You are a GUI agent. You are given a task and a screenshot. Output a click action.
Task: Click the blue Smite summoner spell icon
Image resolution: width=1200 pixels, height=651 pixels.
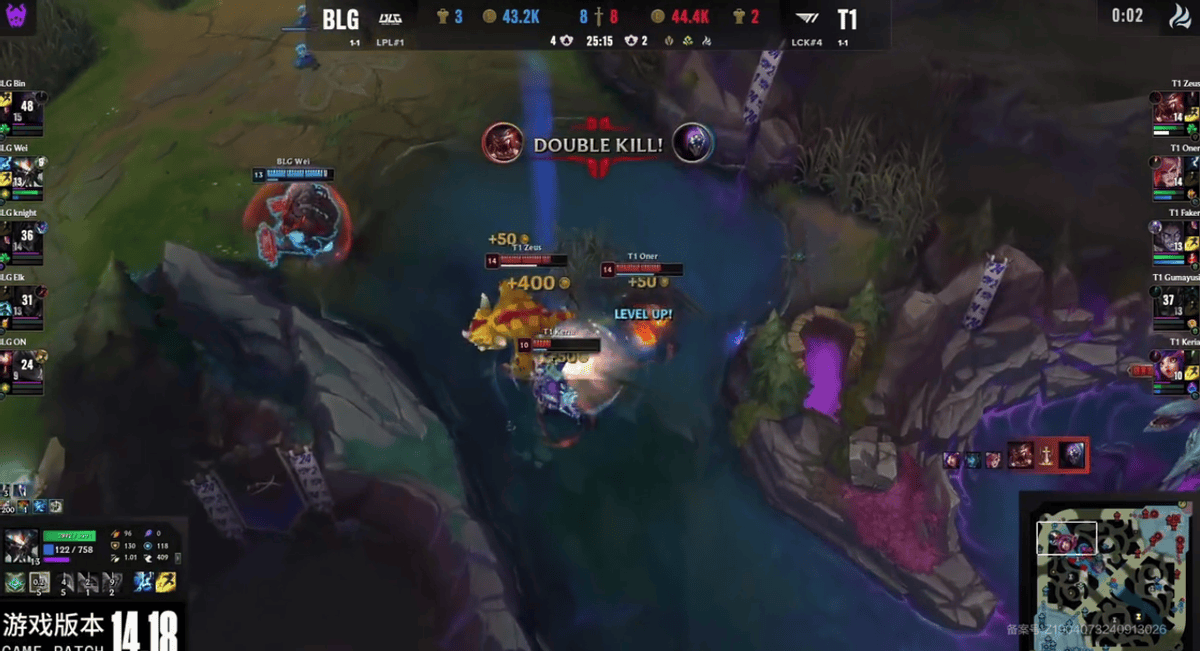click(143, 582)
